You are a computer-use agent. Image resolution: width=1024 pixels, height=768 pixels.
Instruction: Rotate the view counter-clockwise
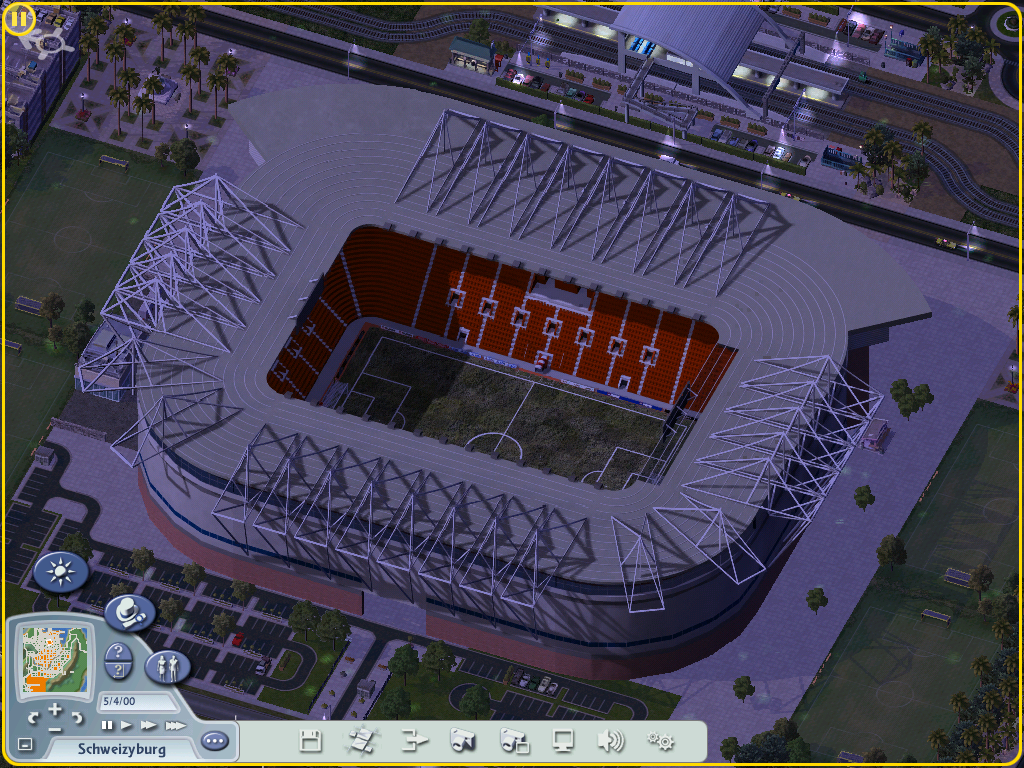point(34,717)
